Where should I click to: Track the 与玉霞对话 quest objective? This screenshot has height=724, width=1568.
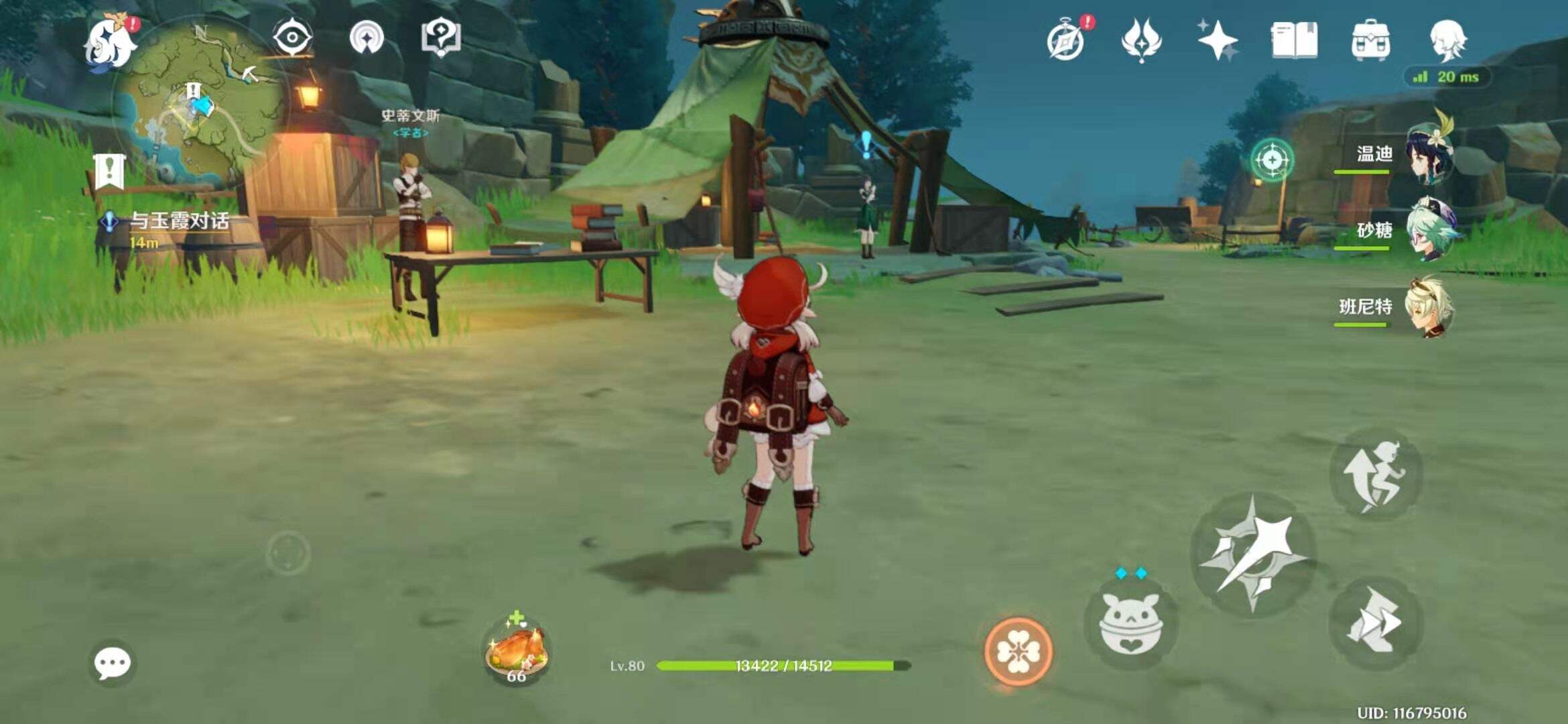pos(178,221)
